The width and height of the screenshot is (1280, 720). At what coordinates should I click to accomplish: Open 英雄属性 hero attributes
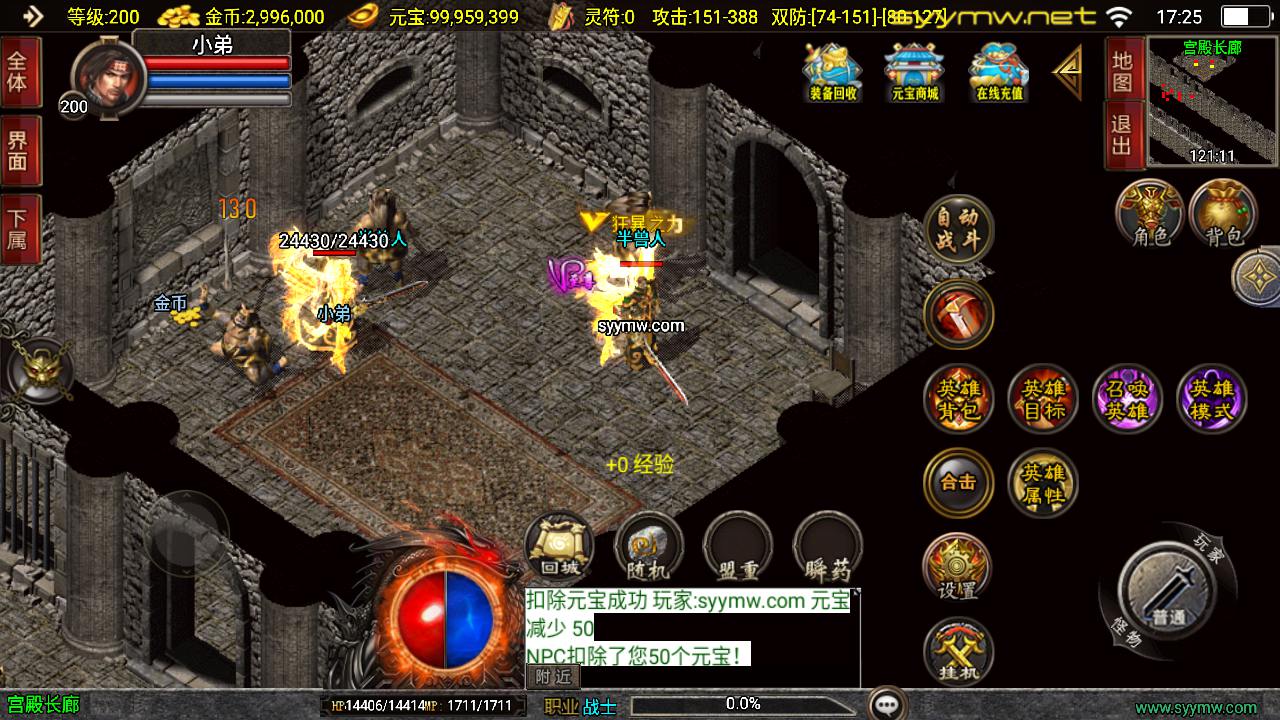[x=1043, y=482]
